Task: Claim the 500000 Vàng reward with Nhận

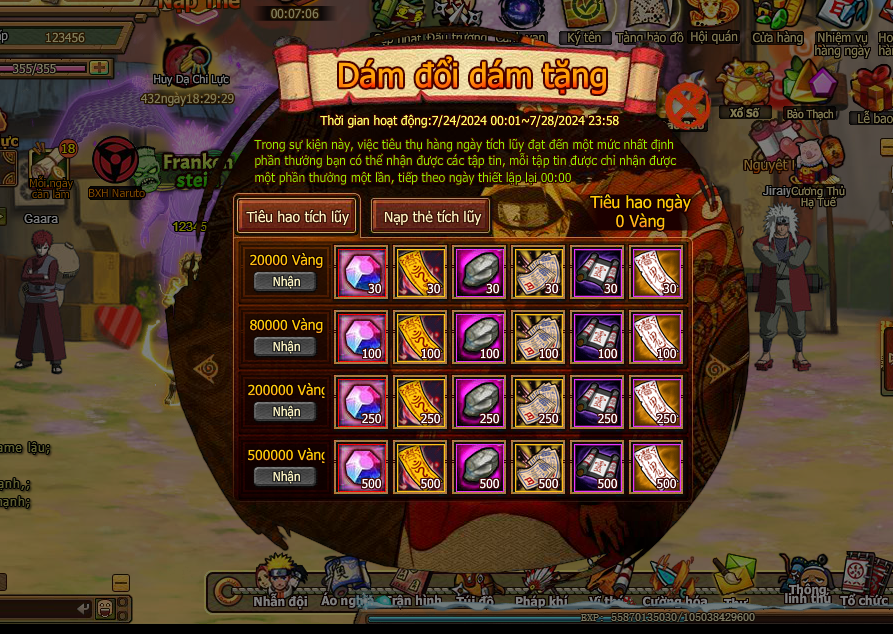Action: (285, 477)
